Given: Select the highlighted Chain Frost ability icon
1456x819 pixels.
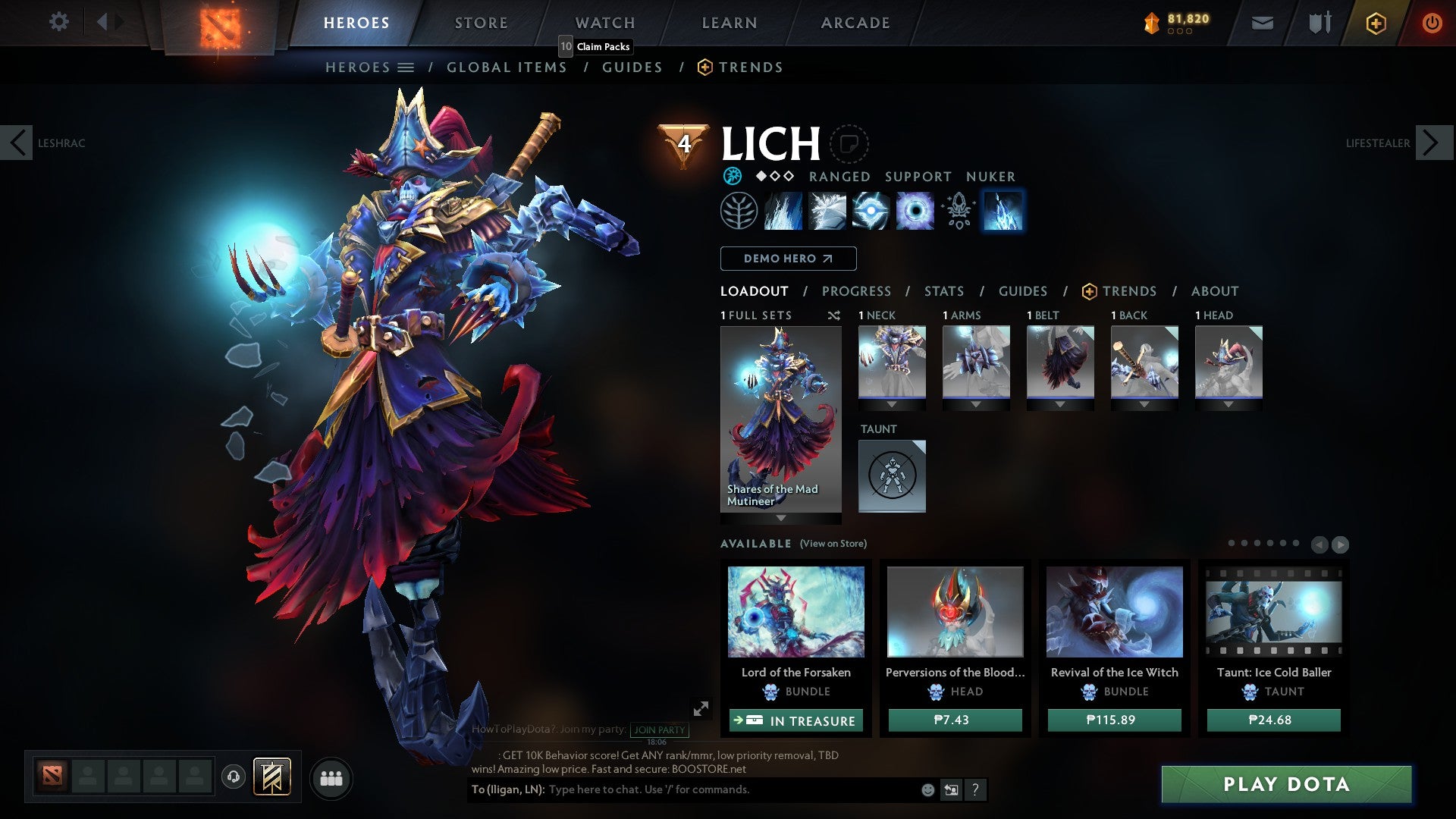Looking at the screenshot, I should pos(1003,211).
